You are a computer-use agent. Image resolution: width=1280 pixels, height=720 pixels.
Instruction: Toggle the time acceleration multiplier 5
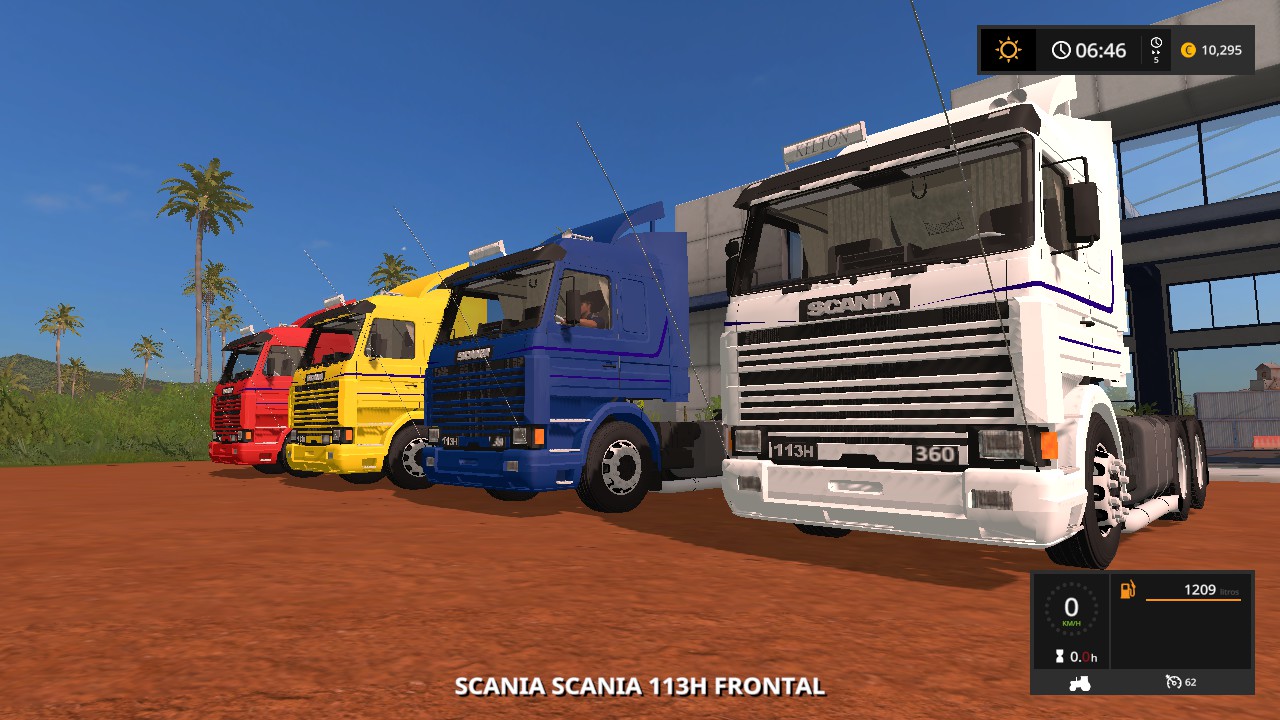1157,61
